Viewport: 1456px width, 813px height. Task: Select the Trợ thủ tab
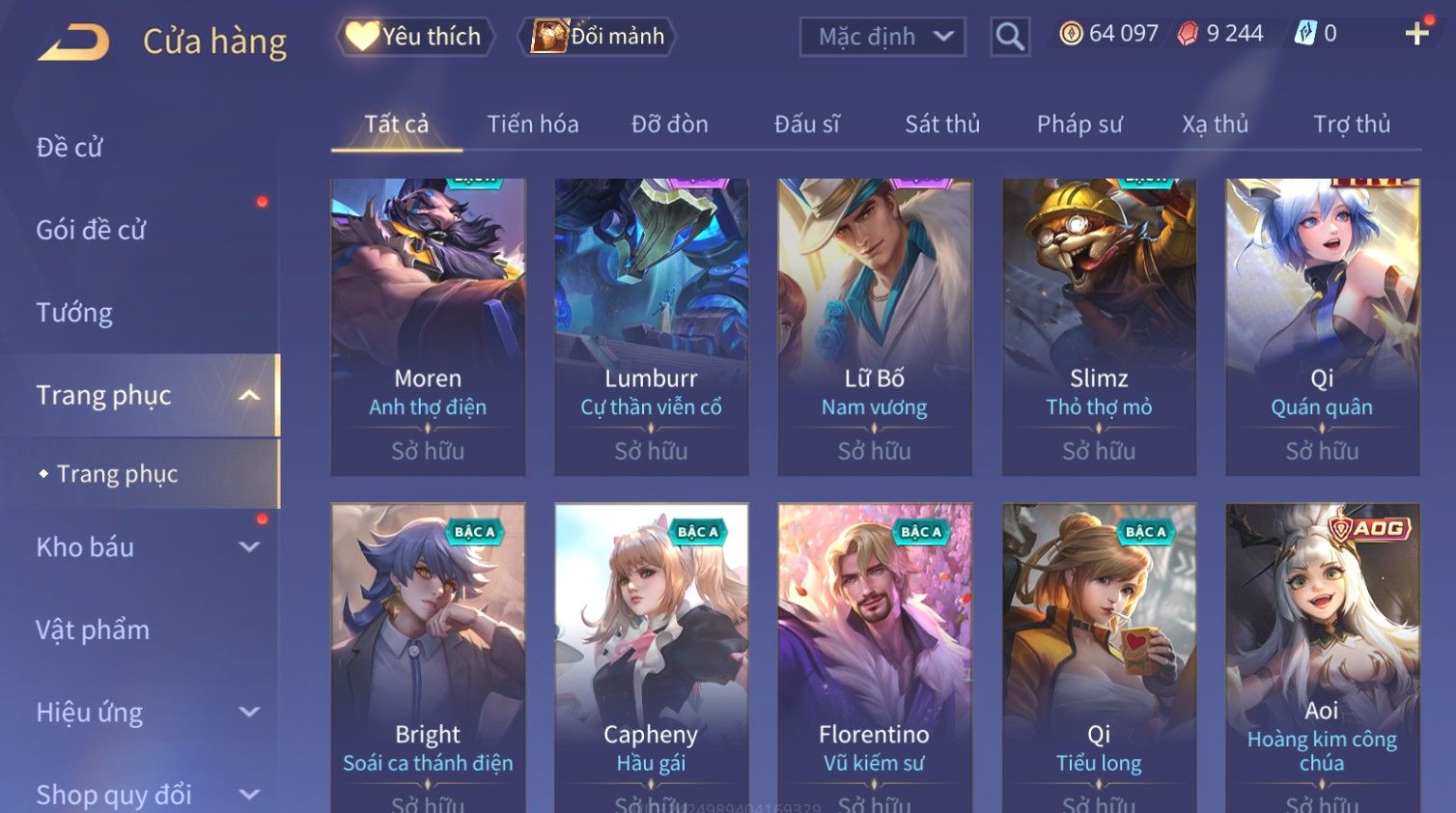coord(1351,125)
